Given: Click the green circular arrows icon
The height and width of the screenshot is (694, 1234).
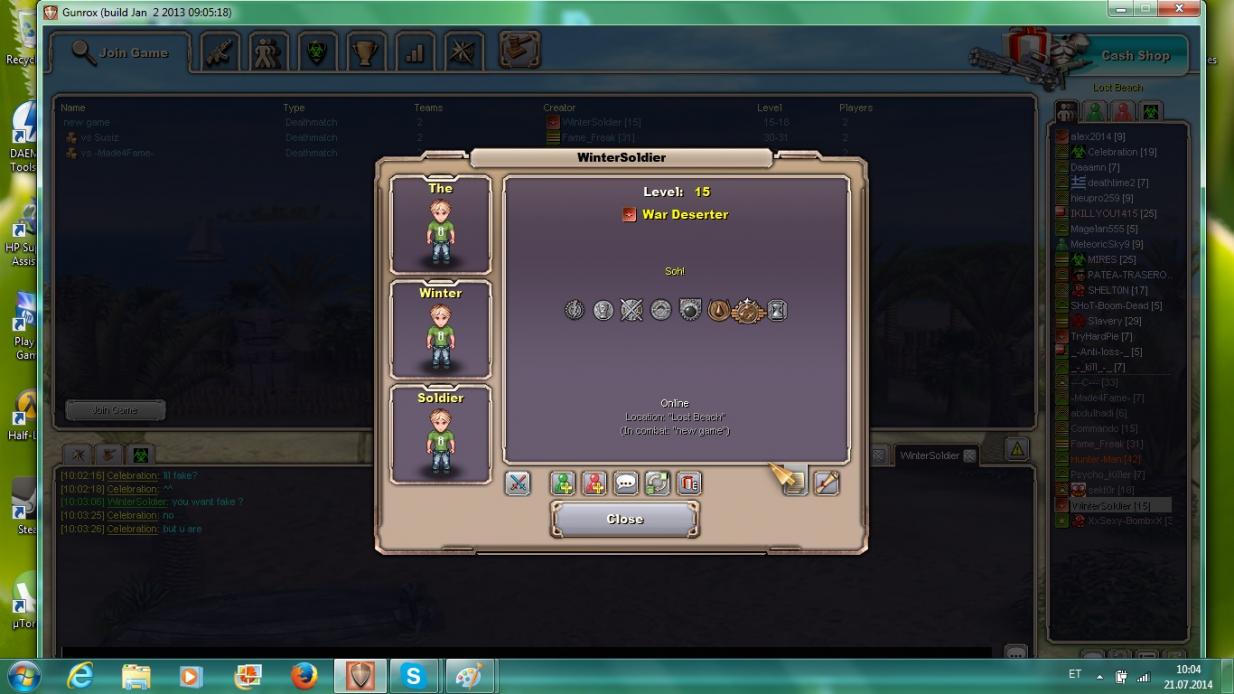Looking at the screenshot, I should click(x=657, y=483).
